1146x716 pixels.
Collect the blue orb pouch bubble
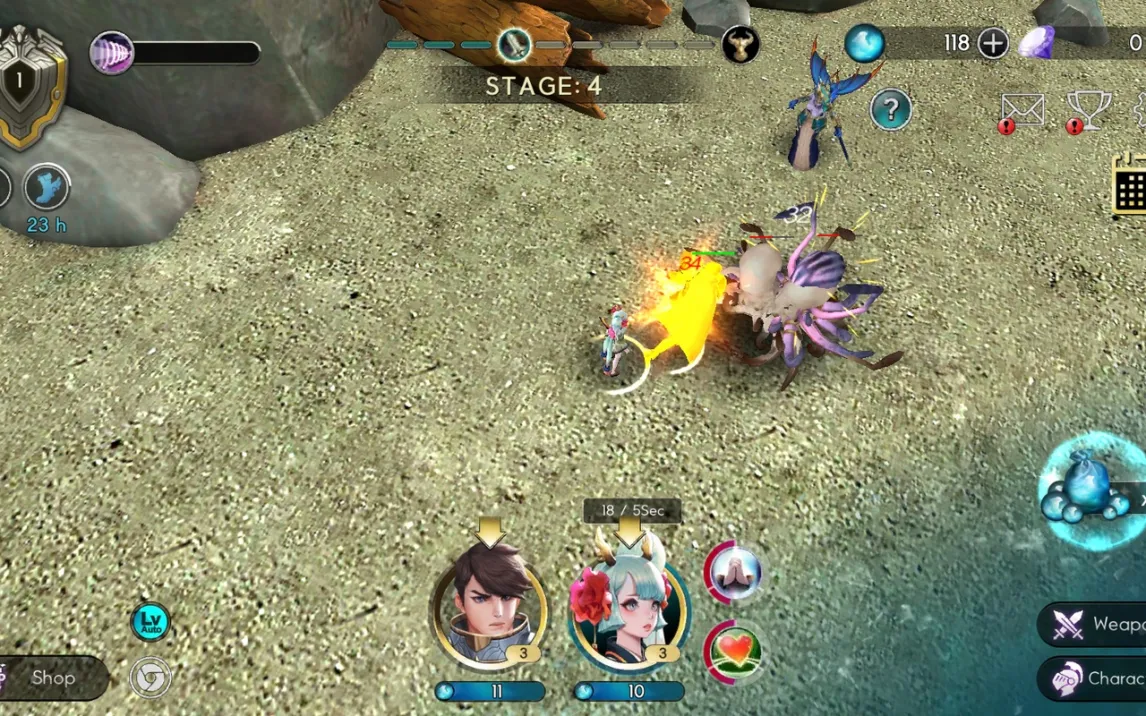click(x=1088, y=491)
